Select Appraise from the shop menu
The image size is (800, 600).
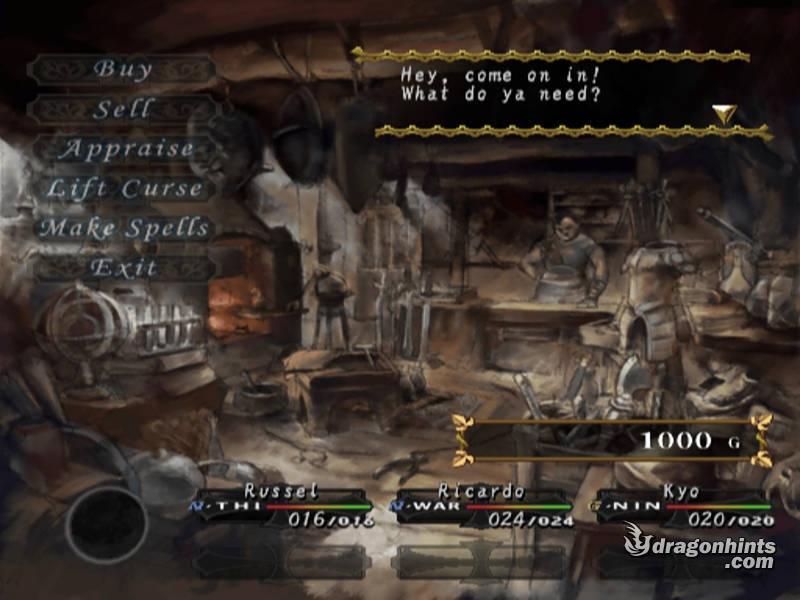[x=124, y=149]
